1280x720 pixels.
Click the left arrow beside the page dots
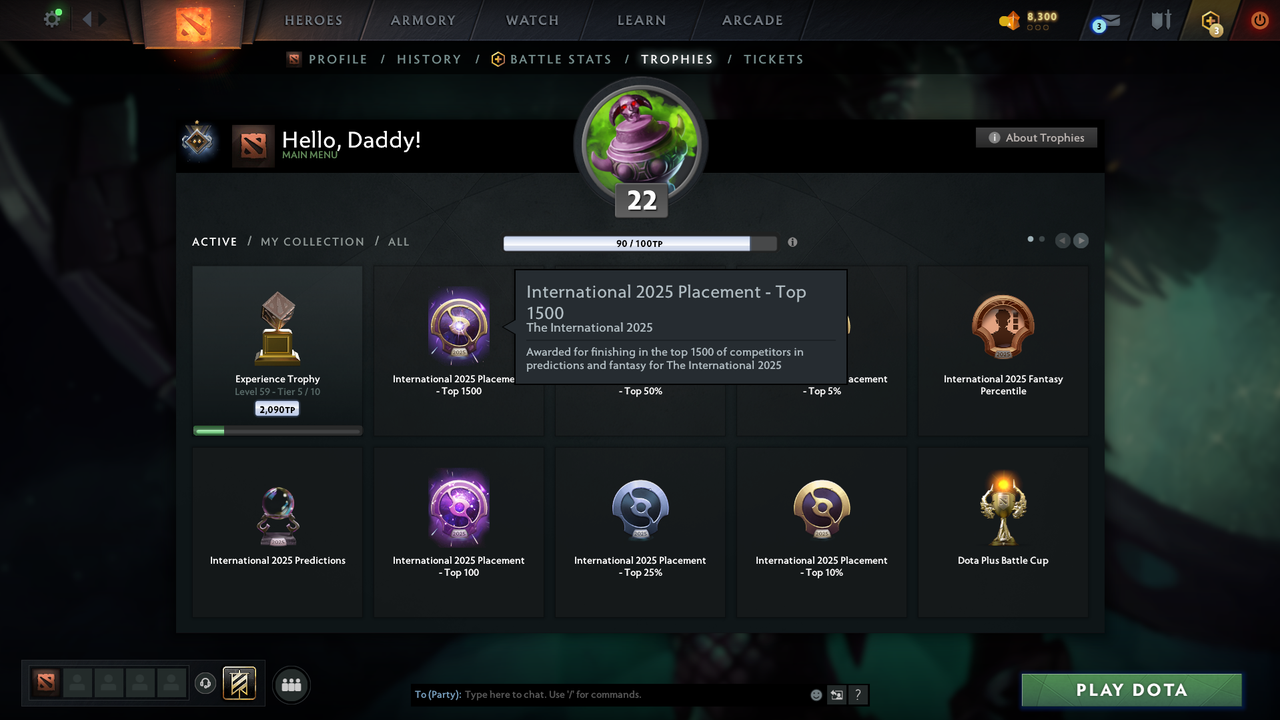click(x=1062, y=240)
